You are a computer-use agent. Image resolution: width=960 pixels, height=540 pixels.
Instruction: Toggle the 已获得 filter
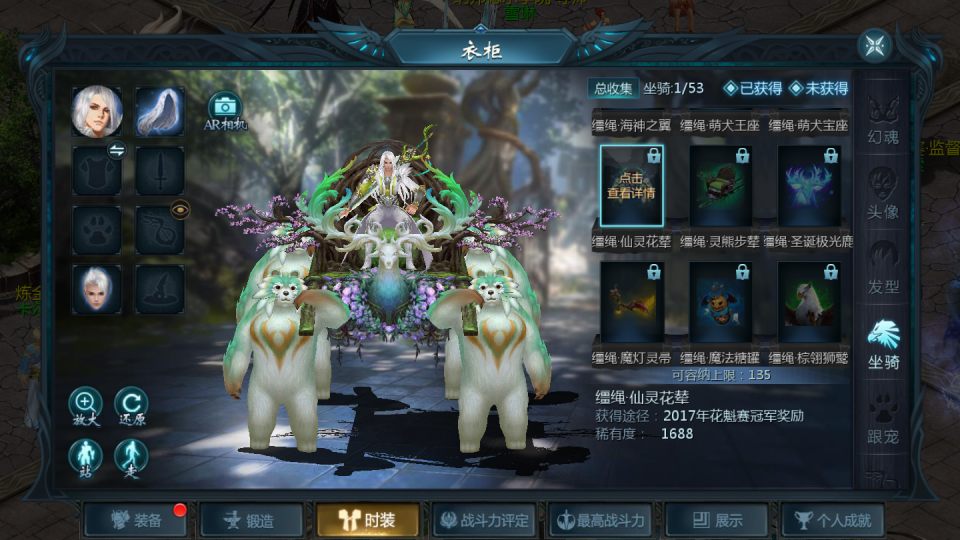click(753, 88)
